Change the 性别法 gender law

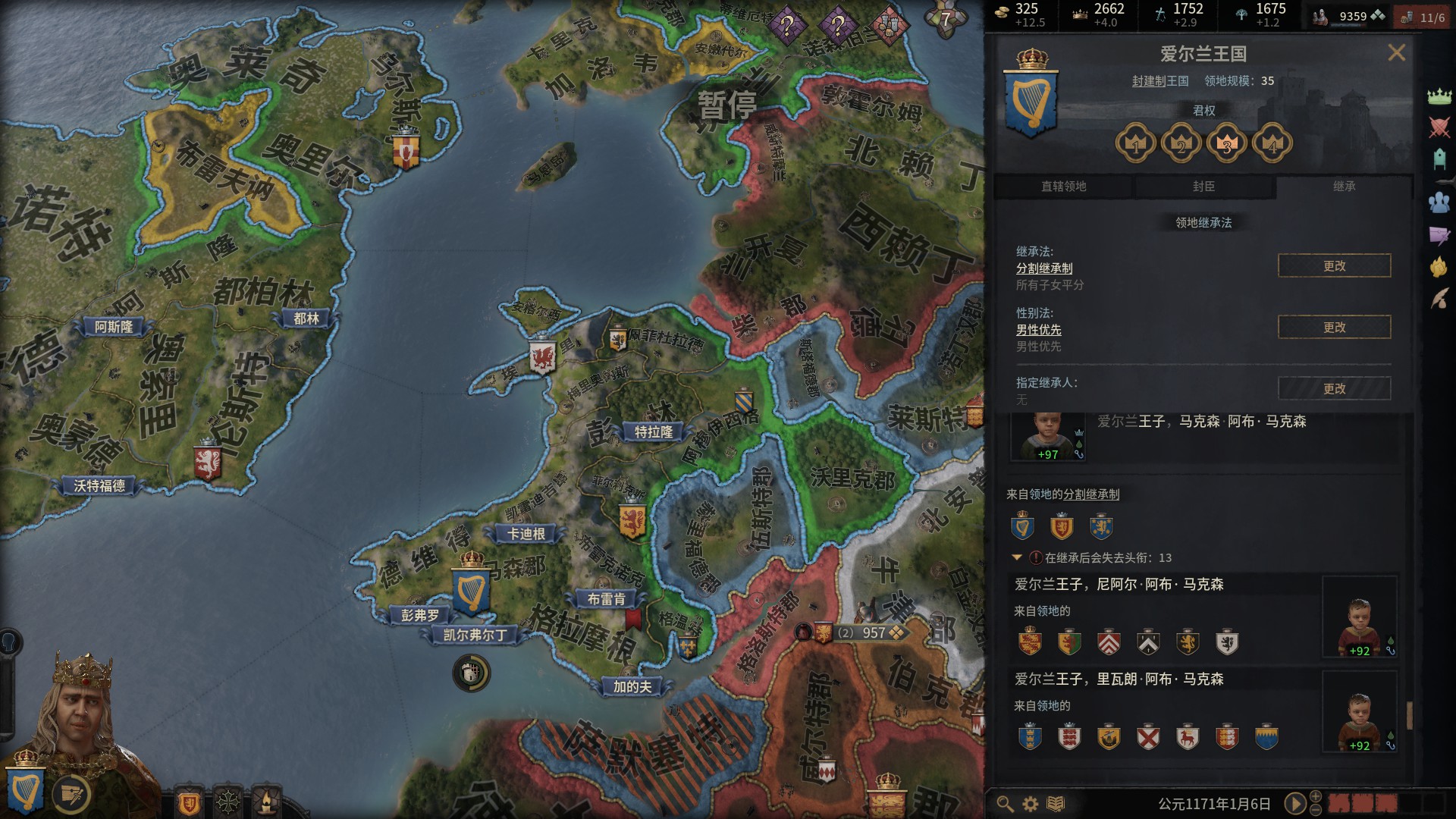coord(1334,328)
